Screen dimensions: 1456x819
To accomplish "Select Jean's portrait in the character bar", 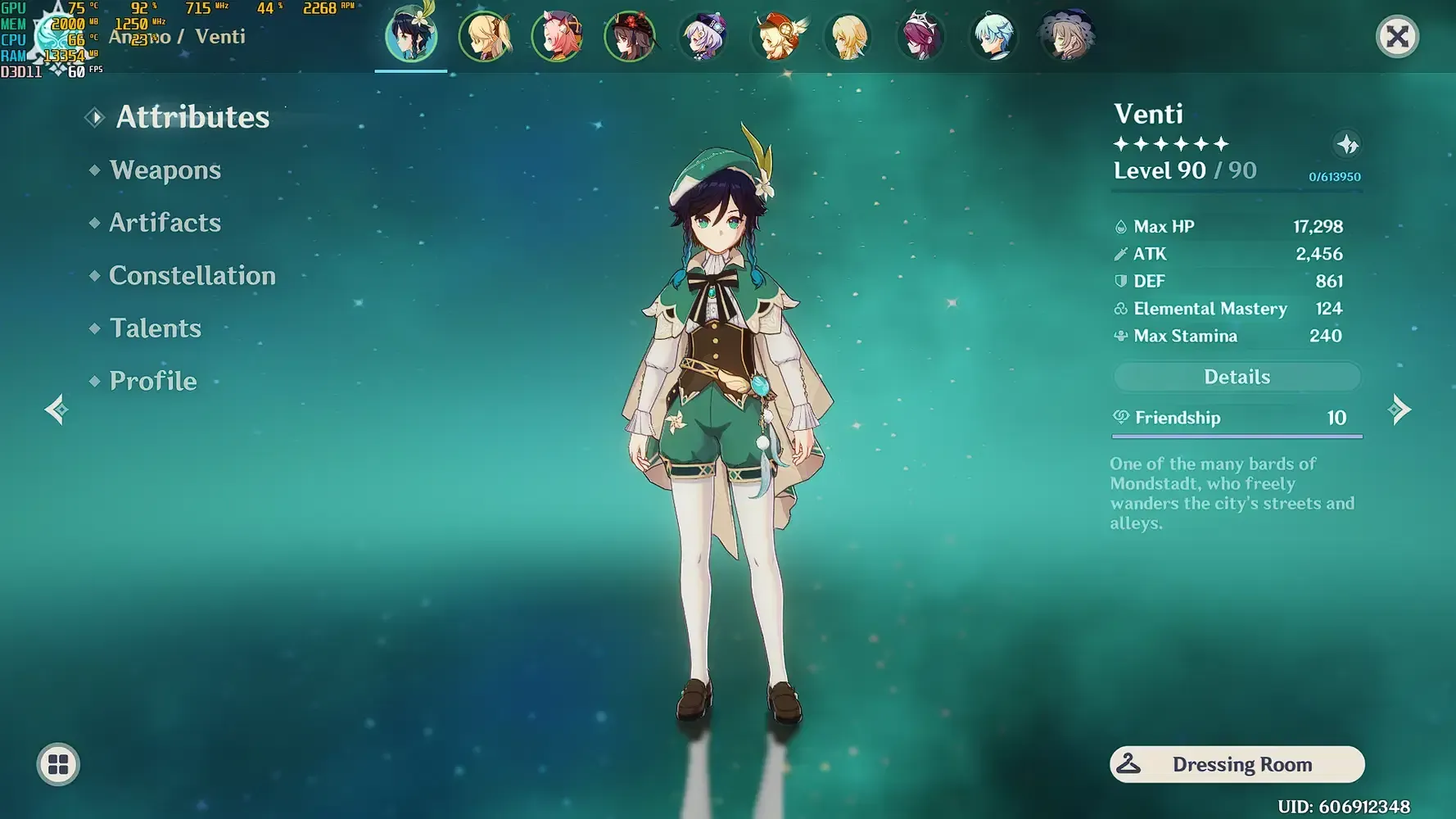I will (486, 37).
